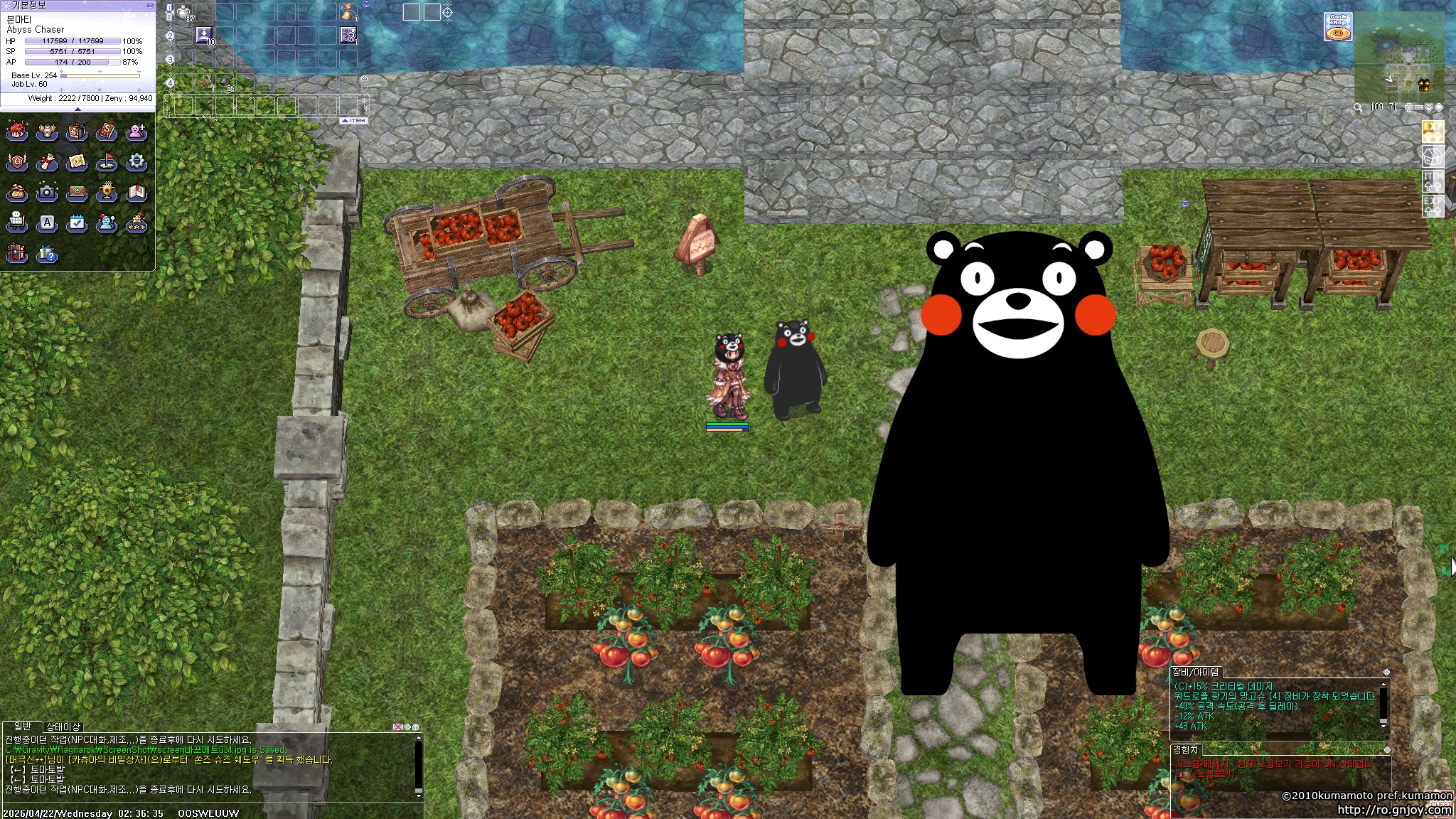Click the minimap magnifier search icon
This screenshot has height=819, width=1456.
[x=1358, y=107]
